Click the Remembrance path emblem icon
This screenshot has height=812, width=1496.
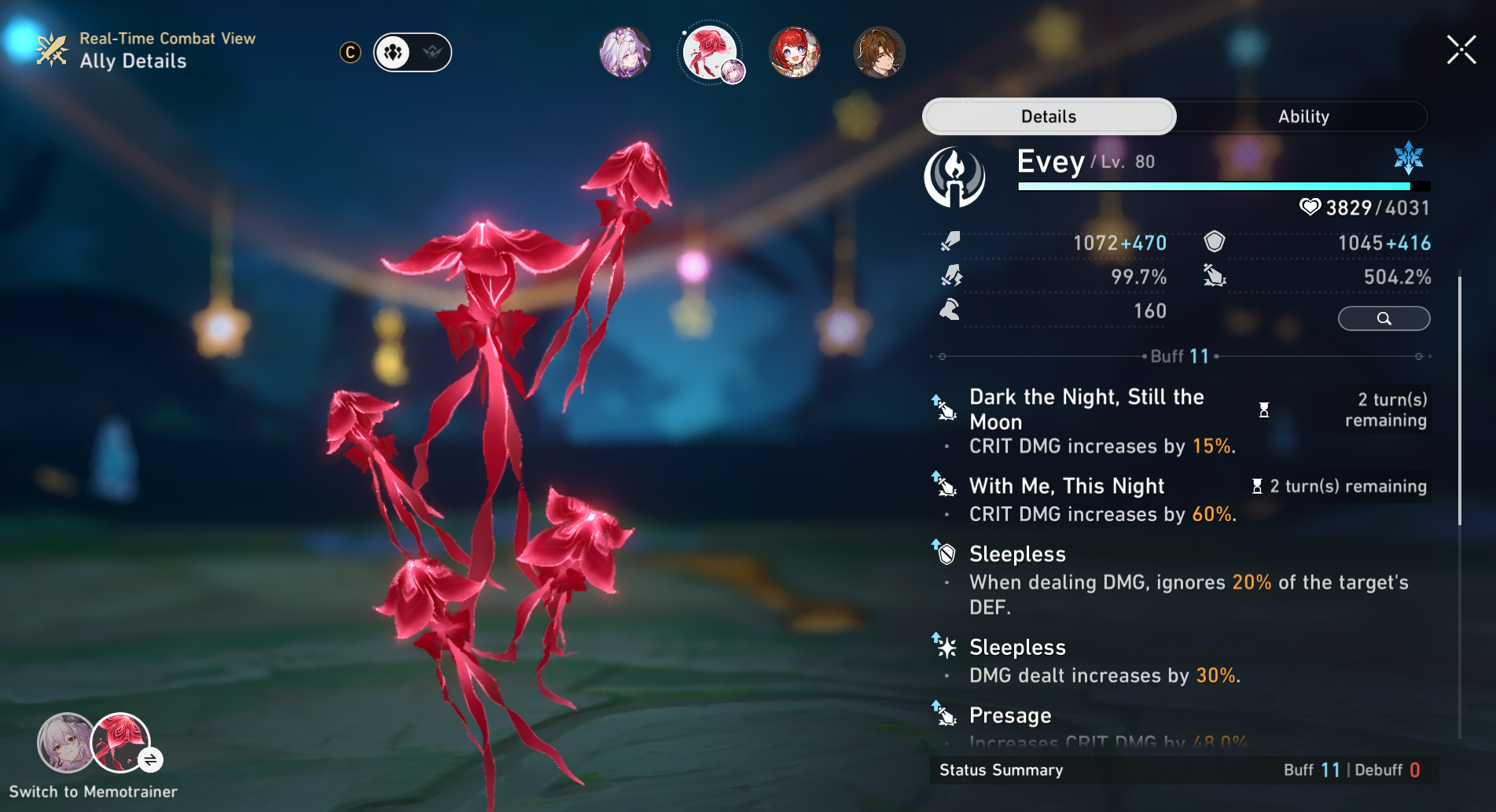pyautogui.click(x=954, y=177)
